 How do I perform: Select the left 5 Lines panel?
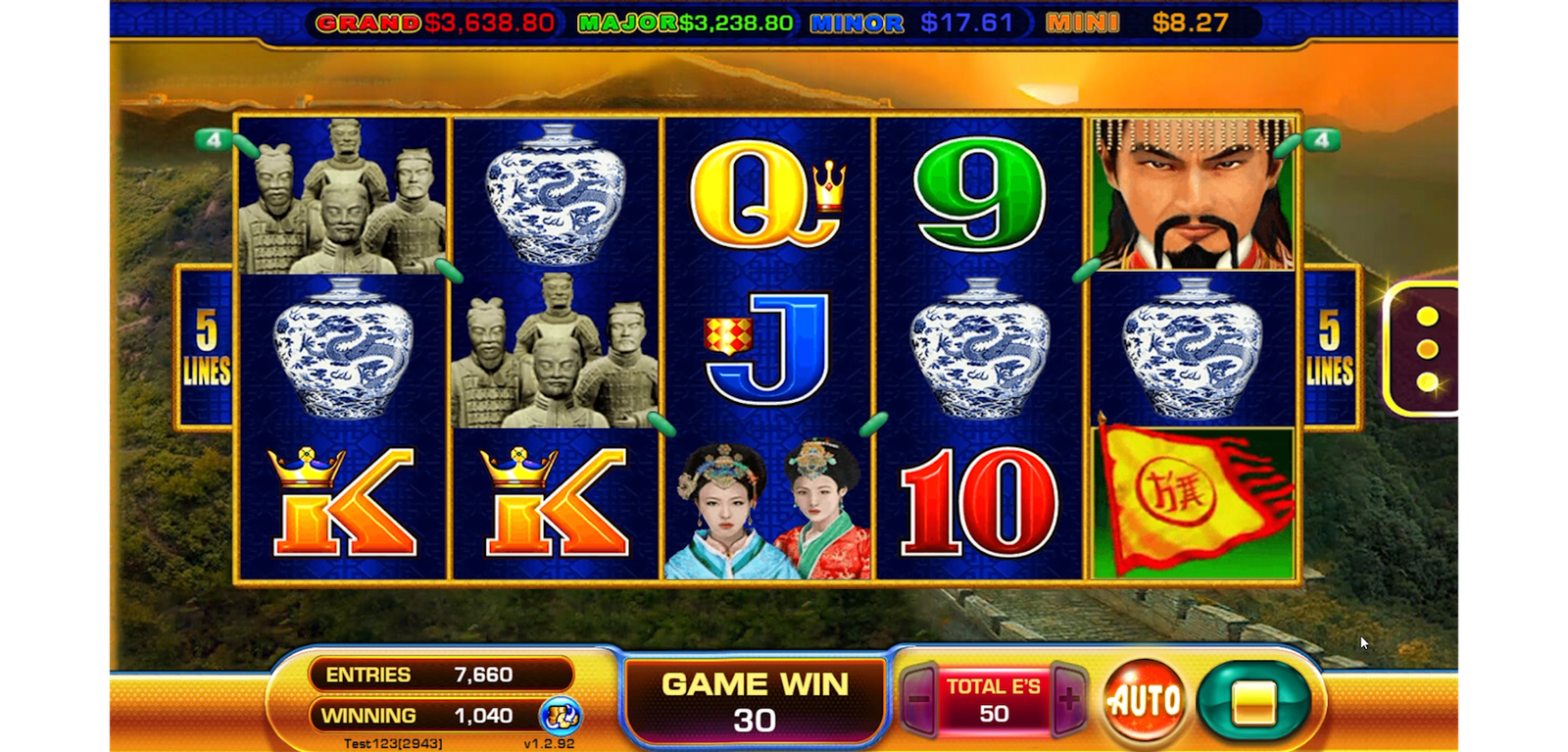point(206,347)
